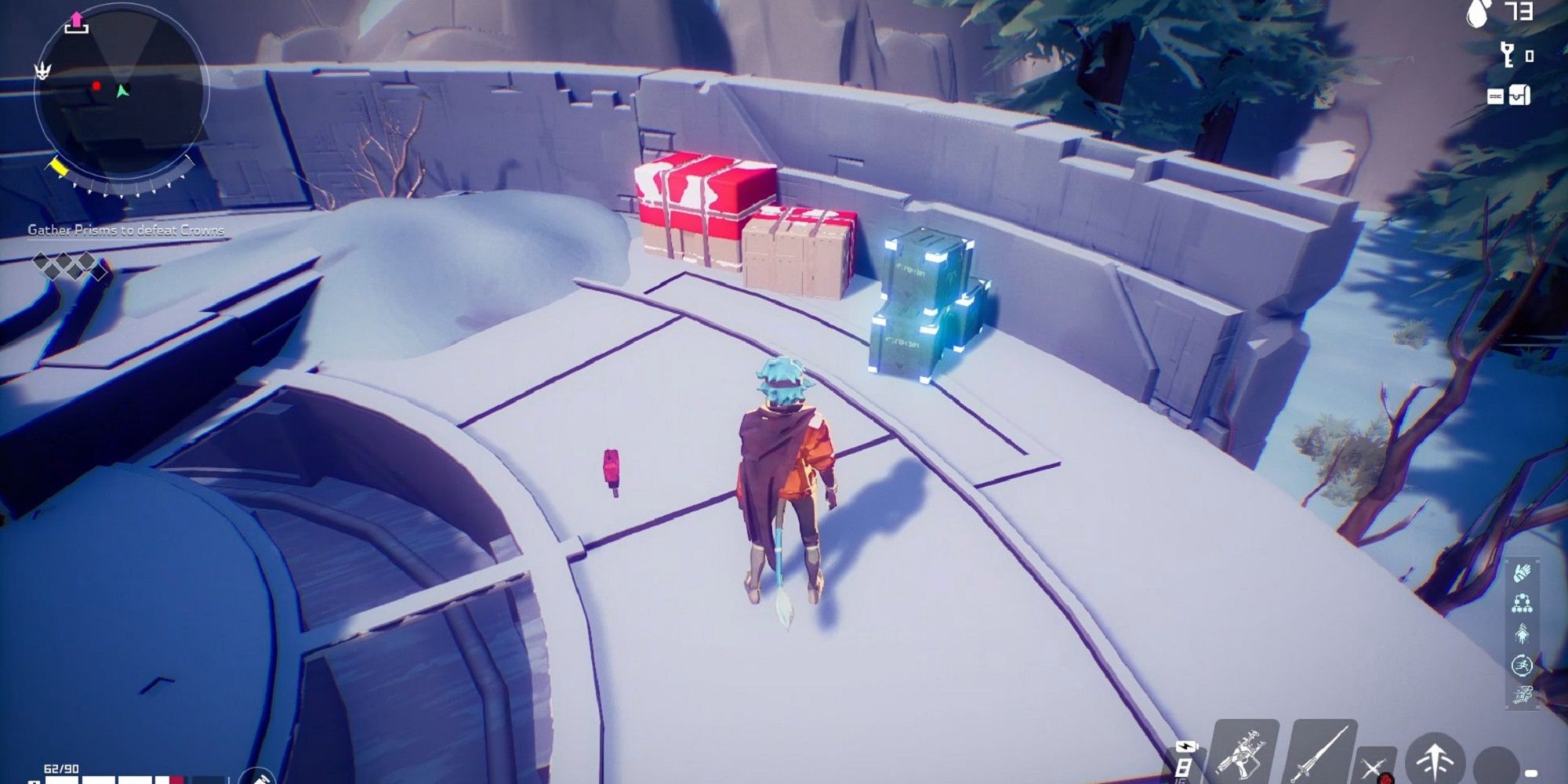Select the sprint ability icon on sidebar

click(1521, 662)
